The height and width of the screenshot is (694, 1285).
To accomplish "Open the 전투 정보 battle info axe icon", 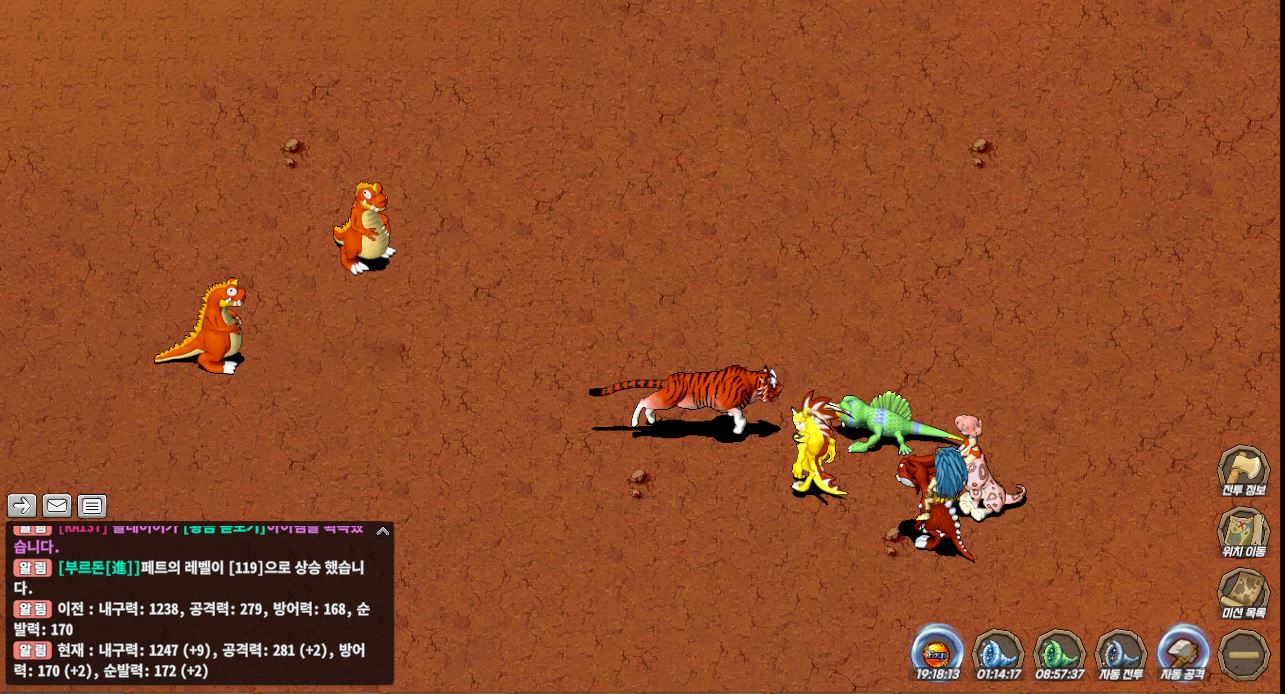I will point(1243,469).
